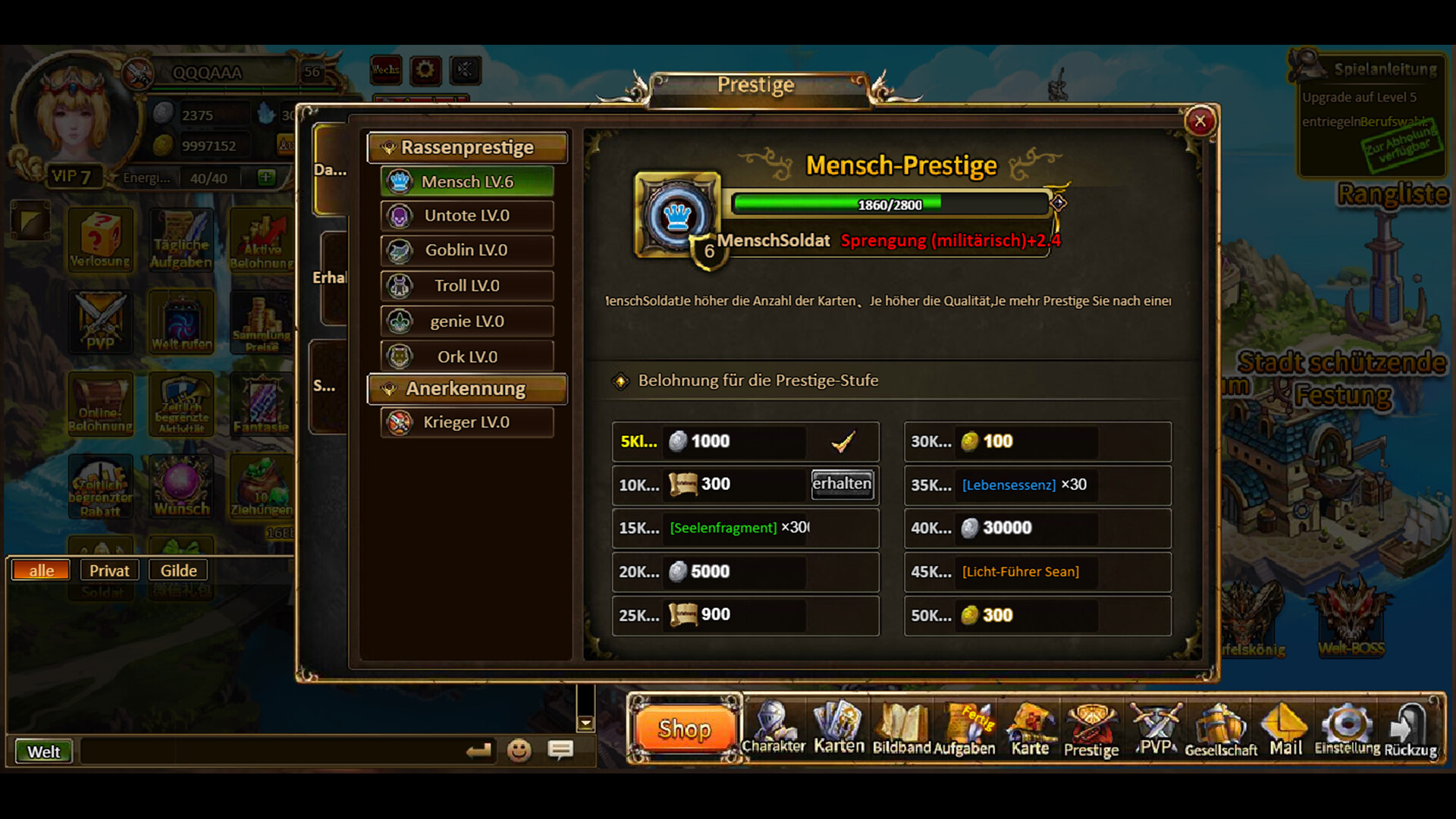Open the emoji picker in chat bar
Image resolution: width=1456 pixels, height=819 pixels.
(x=520, y=752)
